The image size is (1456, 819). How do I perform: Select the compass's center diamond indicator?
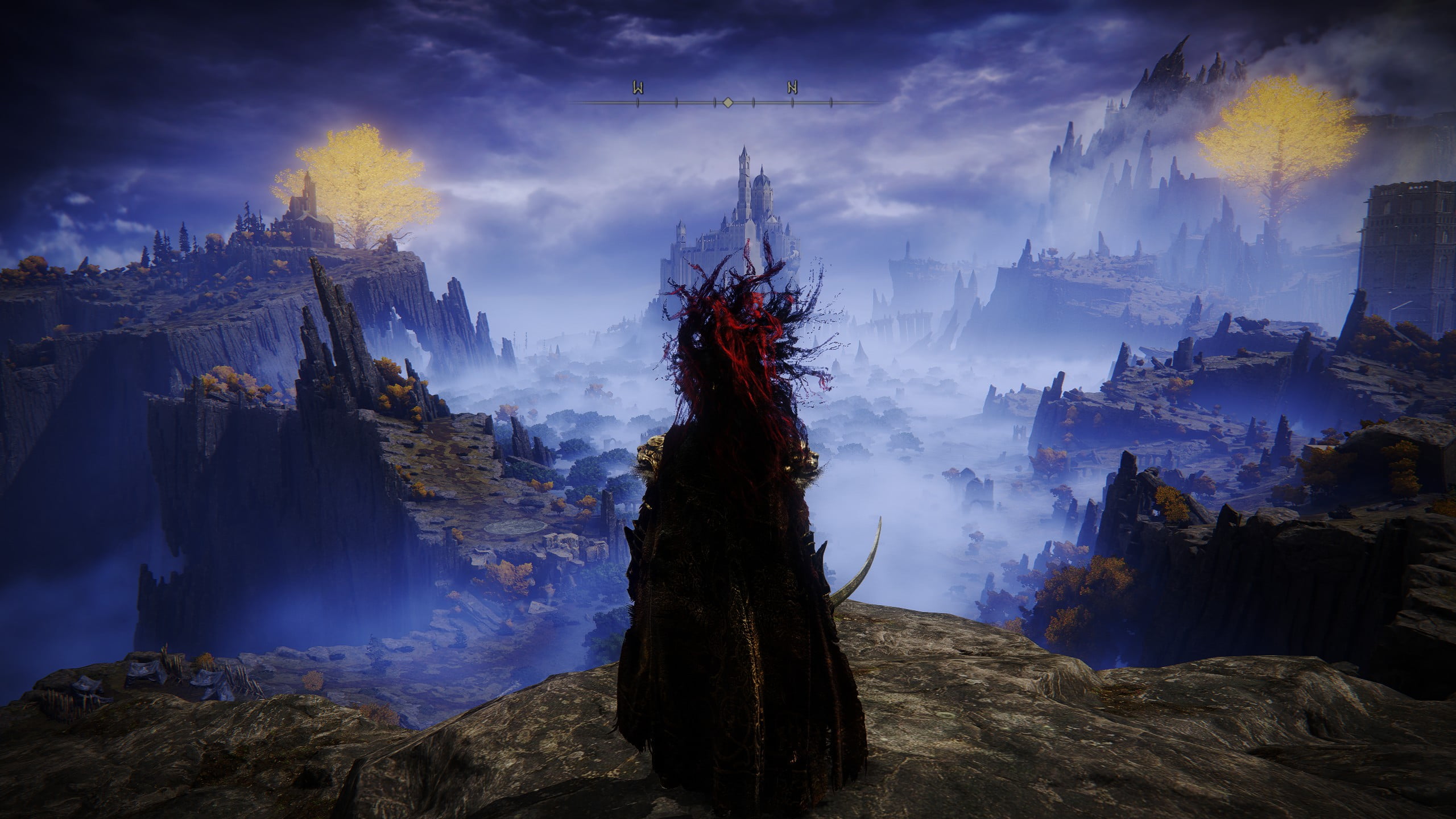[727, 102]
